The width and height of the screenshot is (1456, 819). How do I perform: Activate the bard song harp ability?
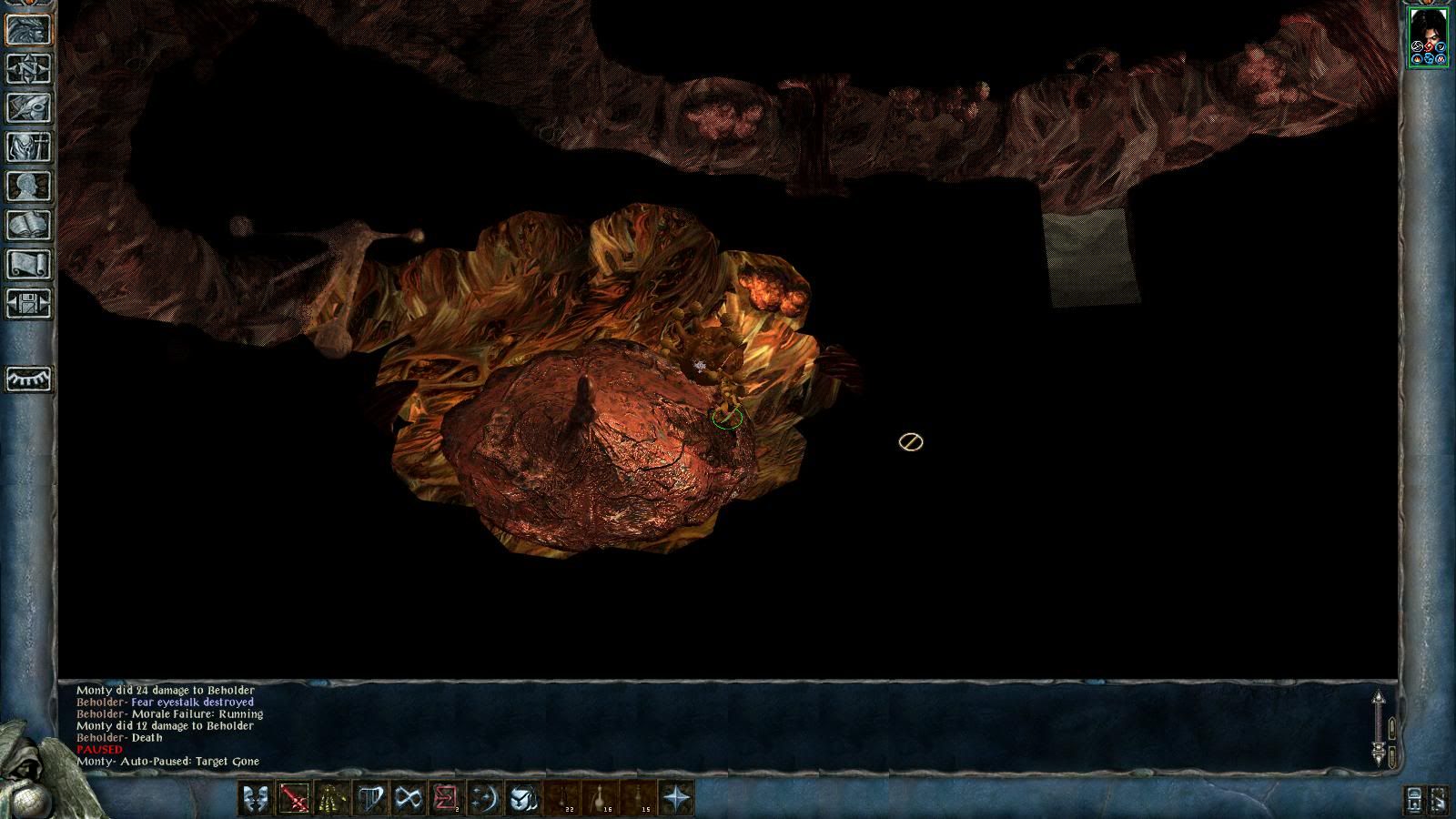point(370,799)
